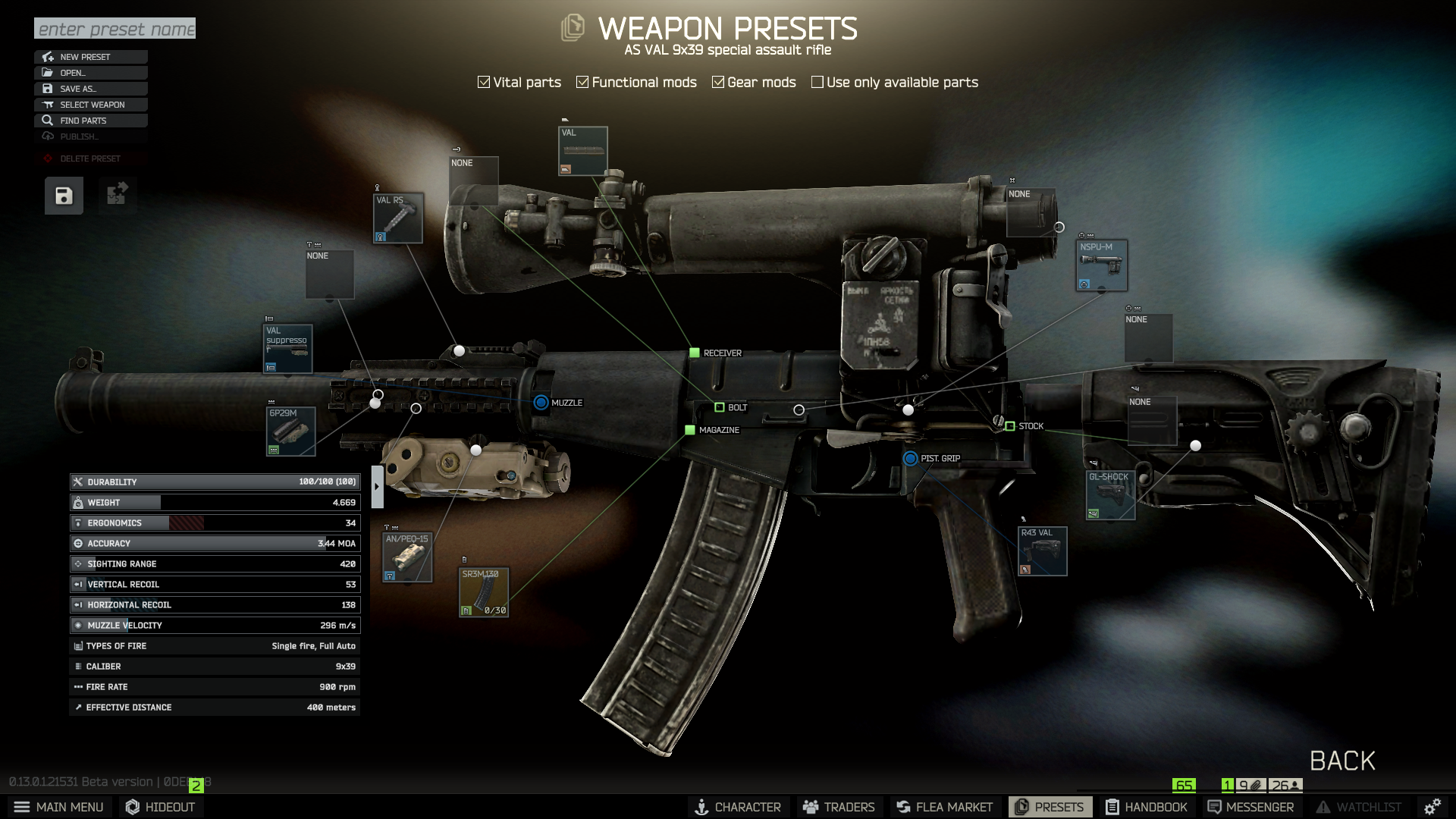Click the red DELETE PRESET icon
The image size is (1456, 819).
click(47, 158)
